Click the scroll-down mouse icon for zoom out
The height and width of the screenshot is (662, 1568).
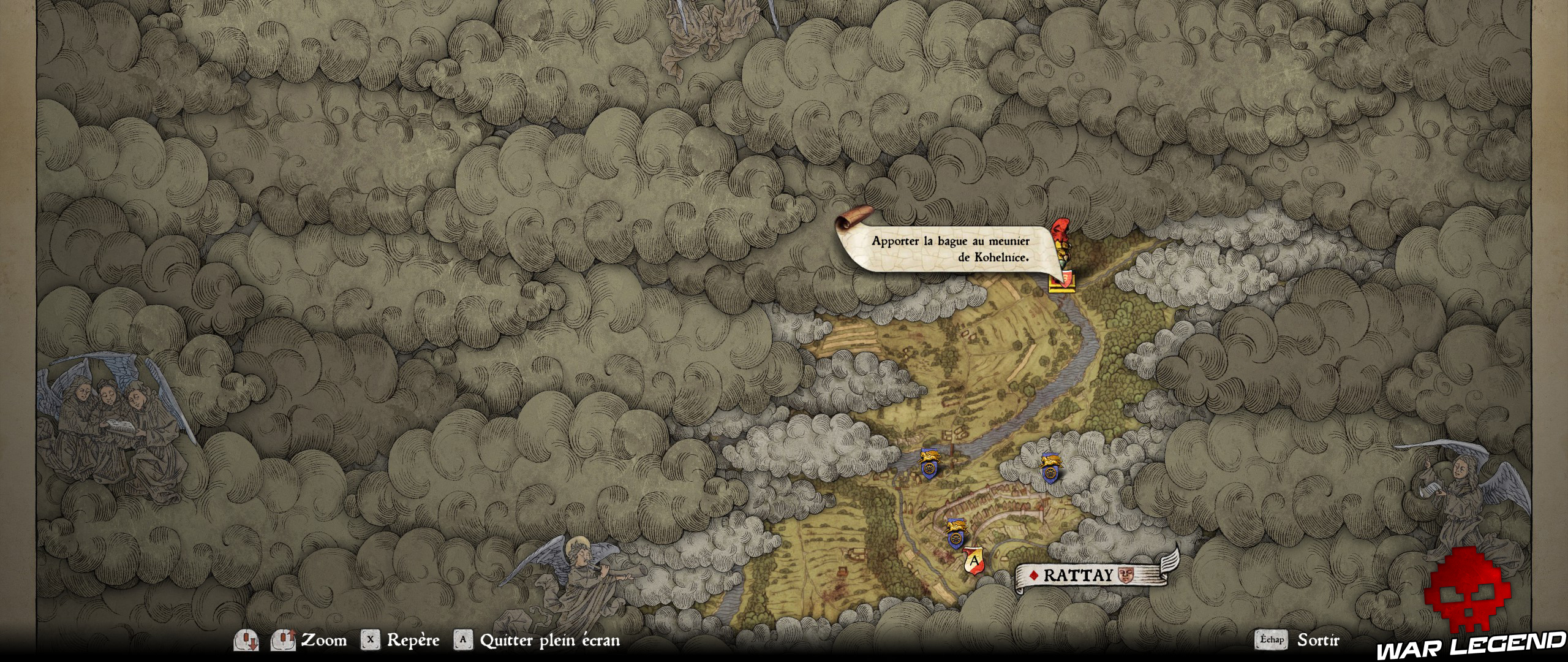(x=247, y=640)
